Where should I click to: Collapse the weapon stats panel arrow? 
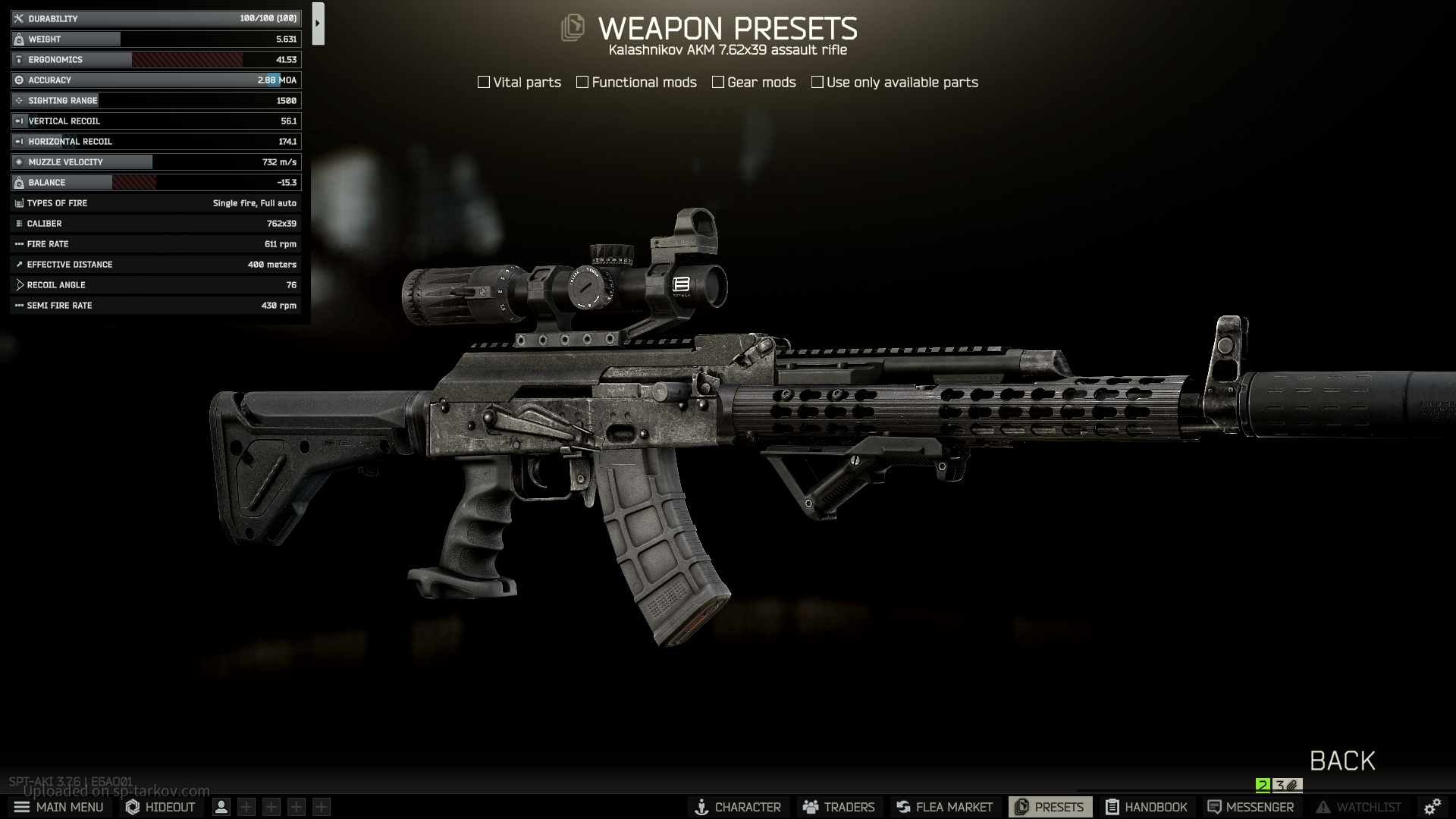tap(318, 24)
